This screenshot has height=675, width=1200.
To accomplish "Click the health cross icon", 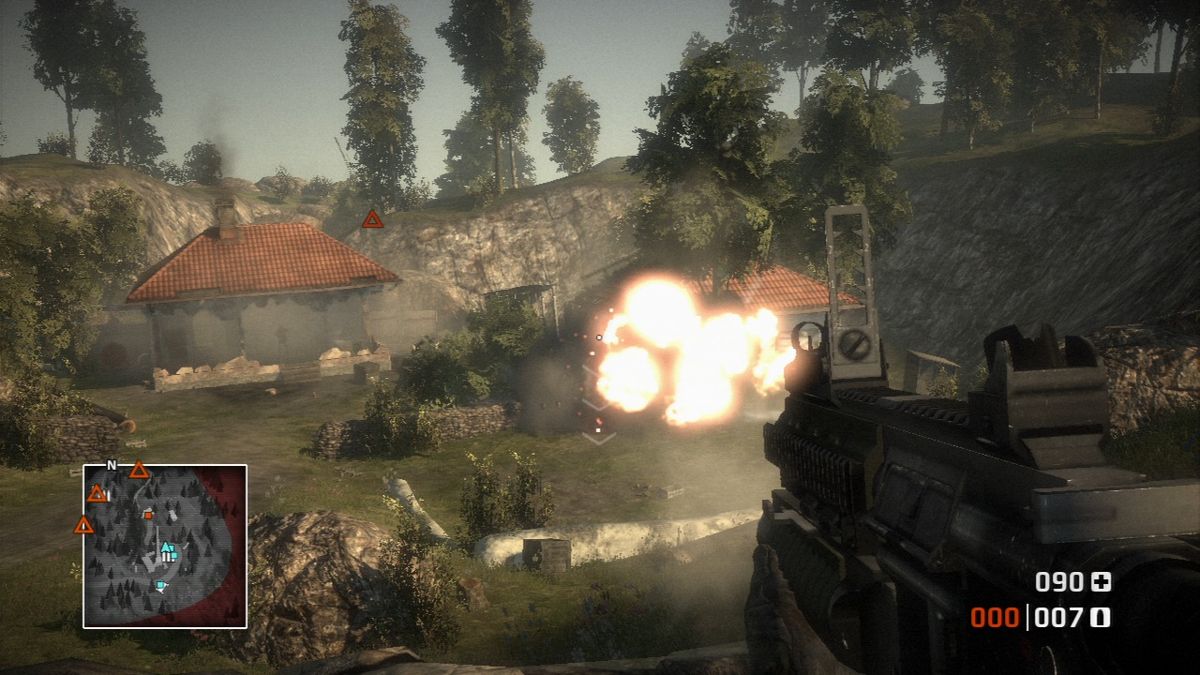I will click(1101, 582).
